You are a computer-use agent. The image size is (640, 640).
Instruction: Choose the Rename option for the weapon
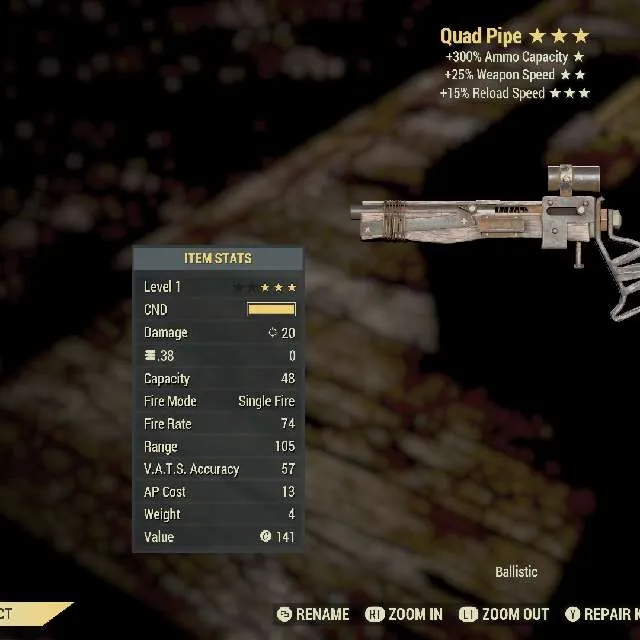[x=313, y=614]
